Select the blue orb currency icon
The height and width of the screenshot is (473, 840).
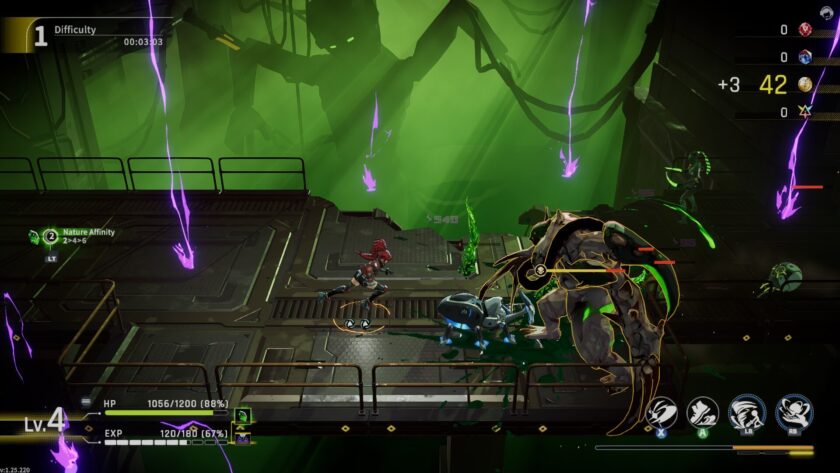[805, 57]
